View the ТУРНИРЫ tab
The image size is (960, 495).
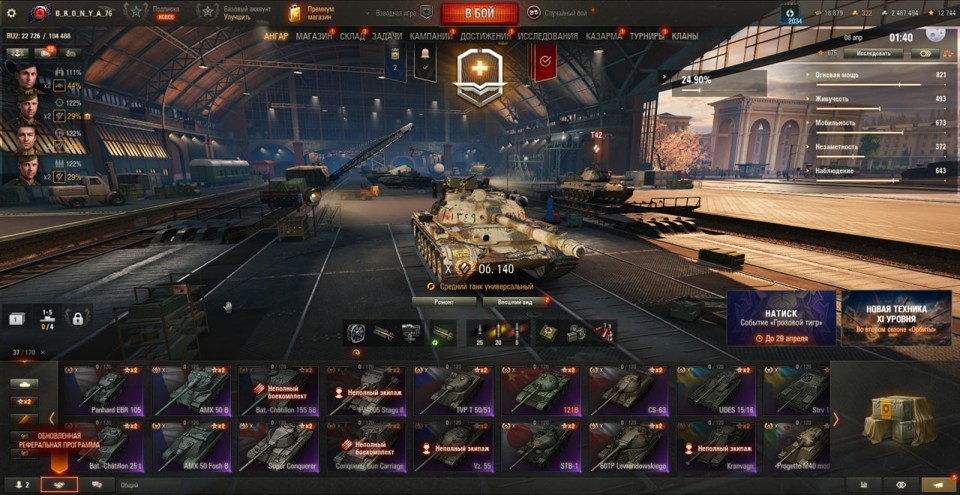click(649, 36)
